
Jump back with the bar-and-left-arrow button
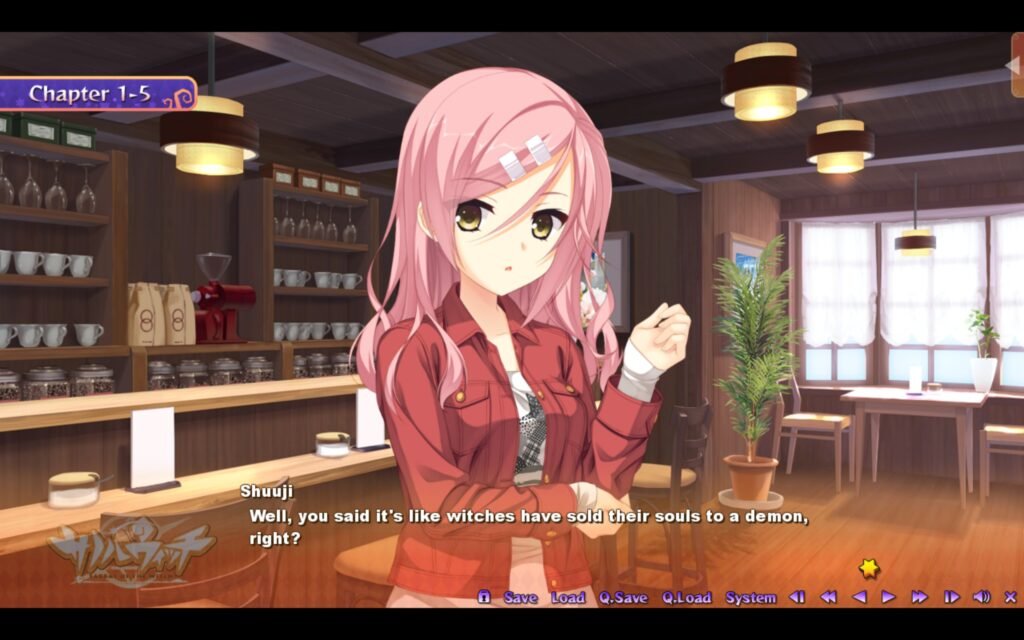click(797, 597)
